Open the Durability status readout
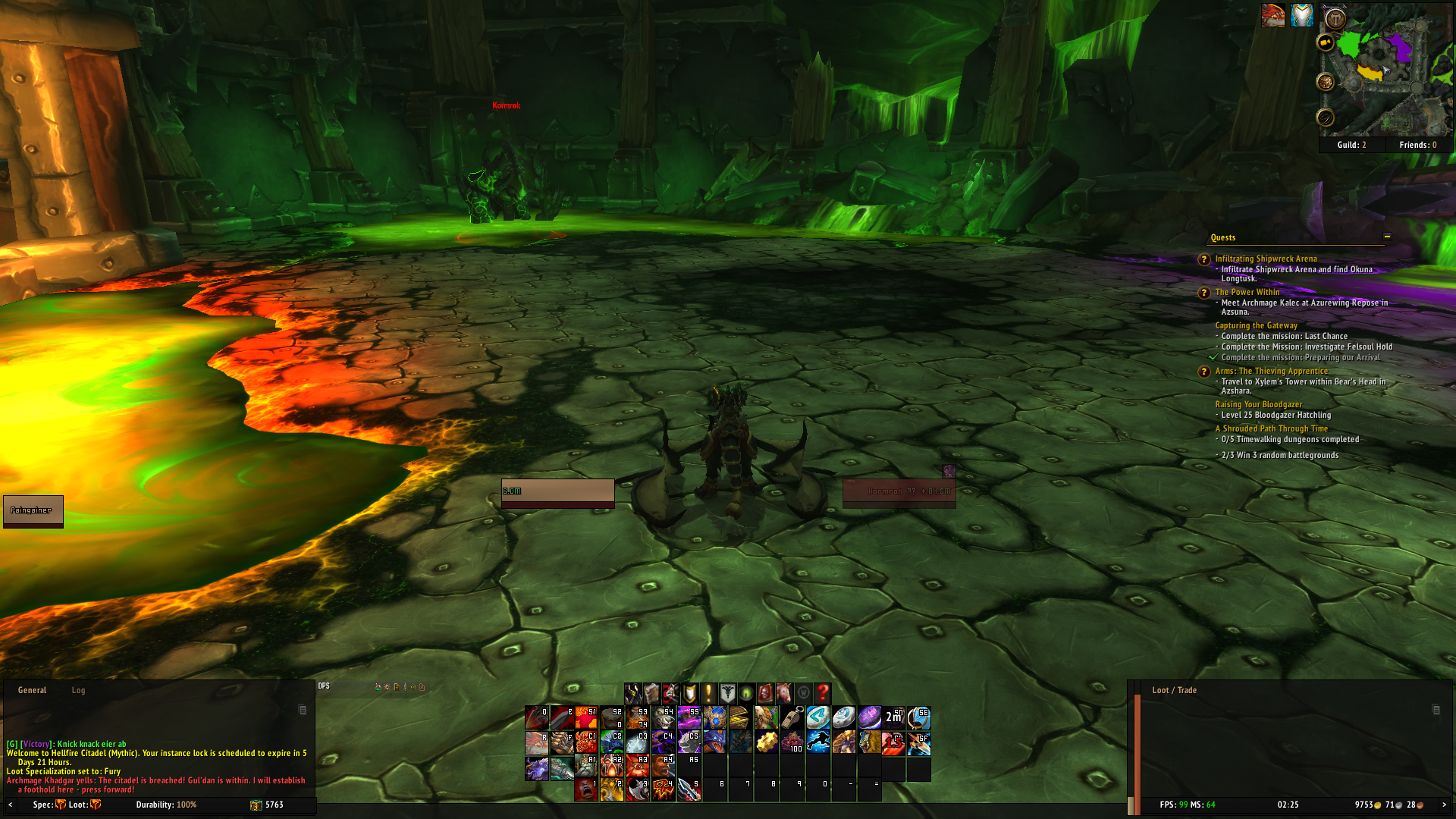The height and width of the screenshot is (819, 1456). tap(166, 805)
